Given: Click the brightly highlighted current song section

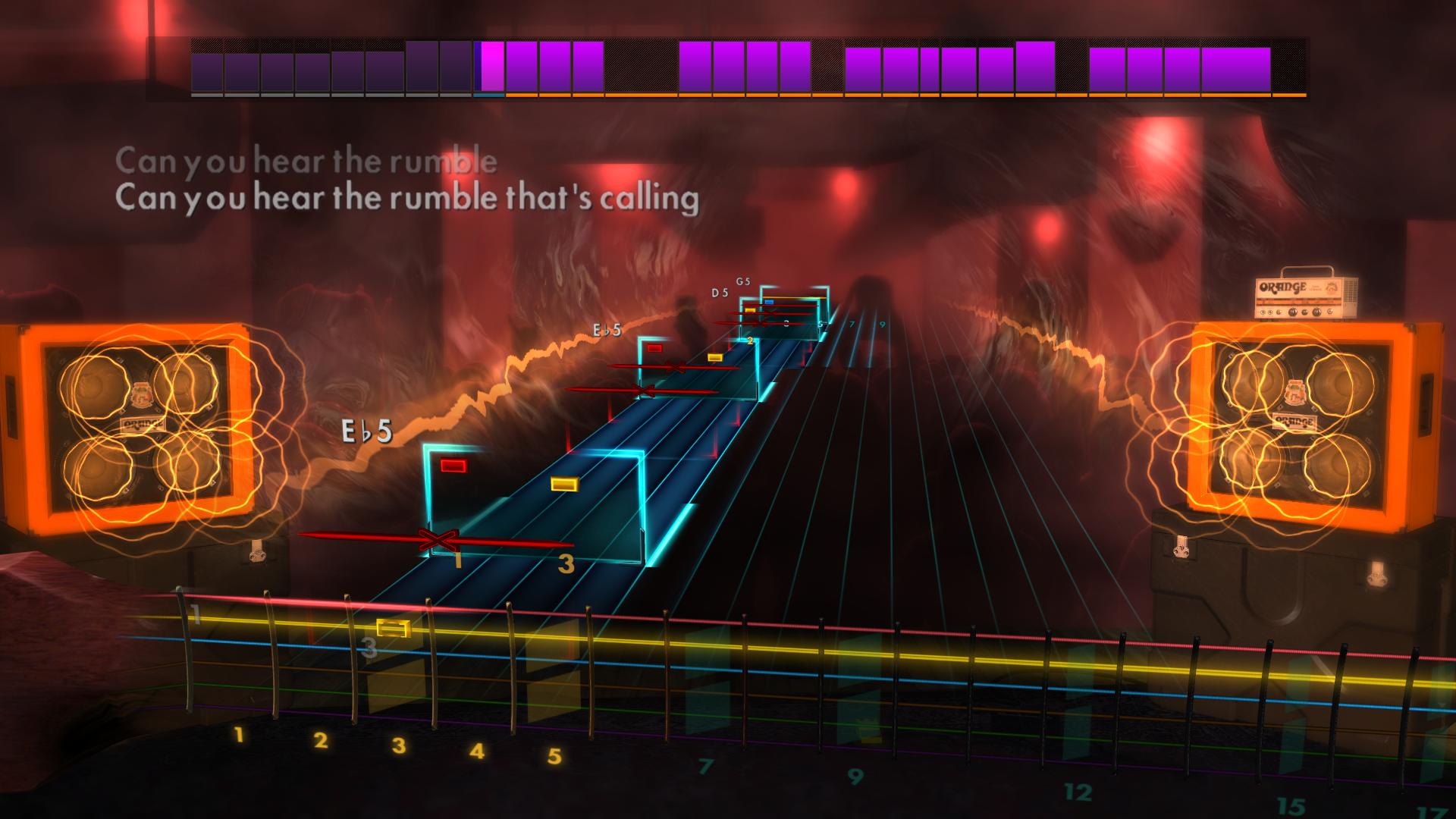Looking at the screenshot, I should tap(489, 68).
